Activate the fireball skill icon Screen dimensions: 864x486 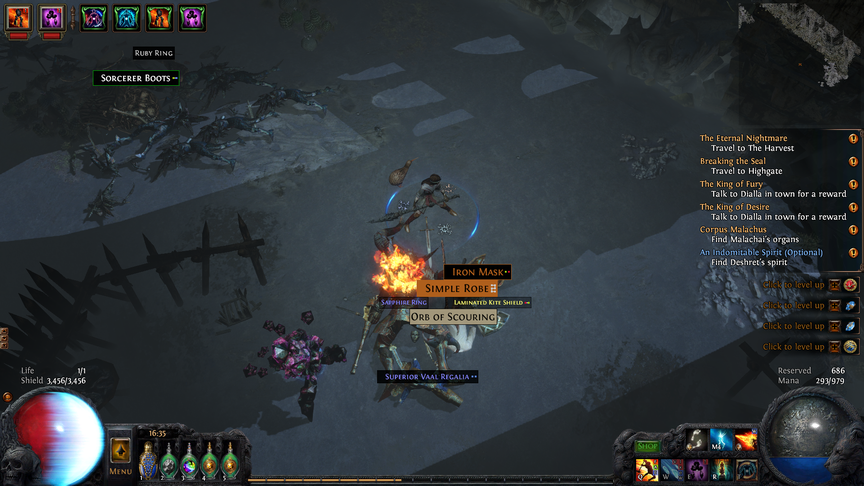(x=746, y=441)
